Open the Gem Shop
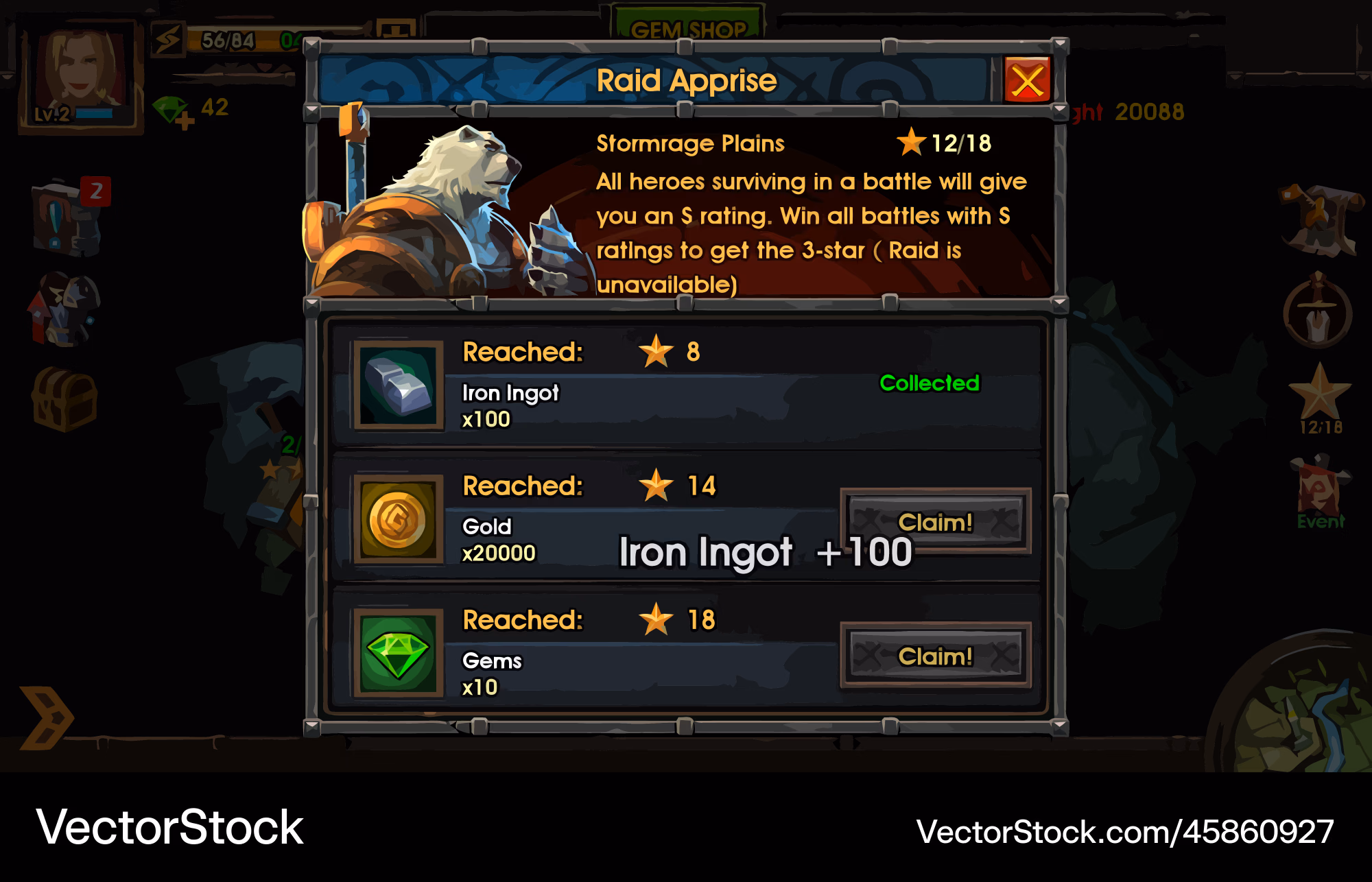The image size is (1372, 882). point(688,27)
